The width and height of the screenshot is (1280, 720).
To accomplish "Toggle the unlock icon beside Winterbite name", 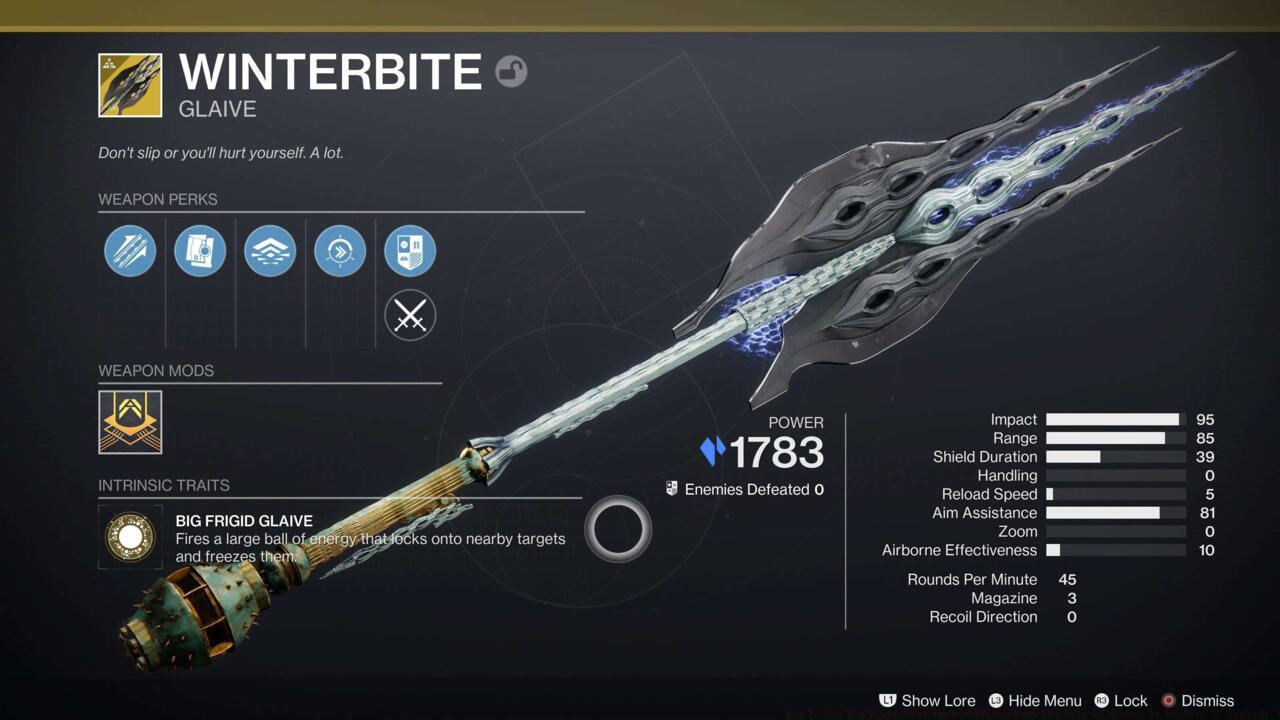I will click(x=511, y=72).
